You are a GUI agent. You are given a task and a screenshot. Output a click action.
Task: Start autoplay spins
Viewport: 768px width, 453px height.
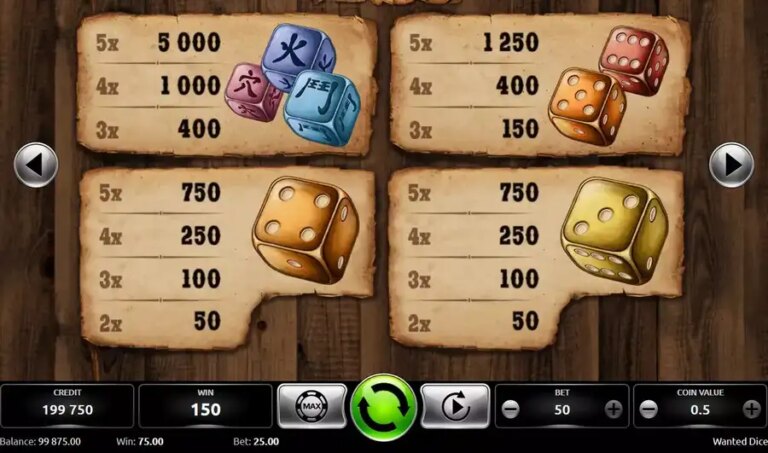[455, 407]
